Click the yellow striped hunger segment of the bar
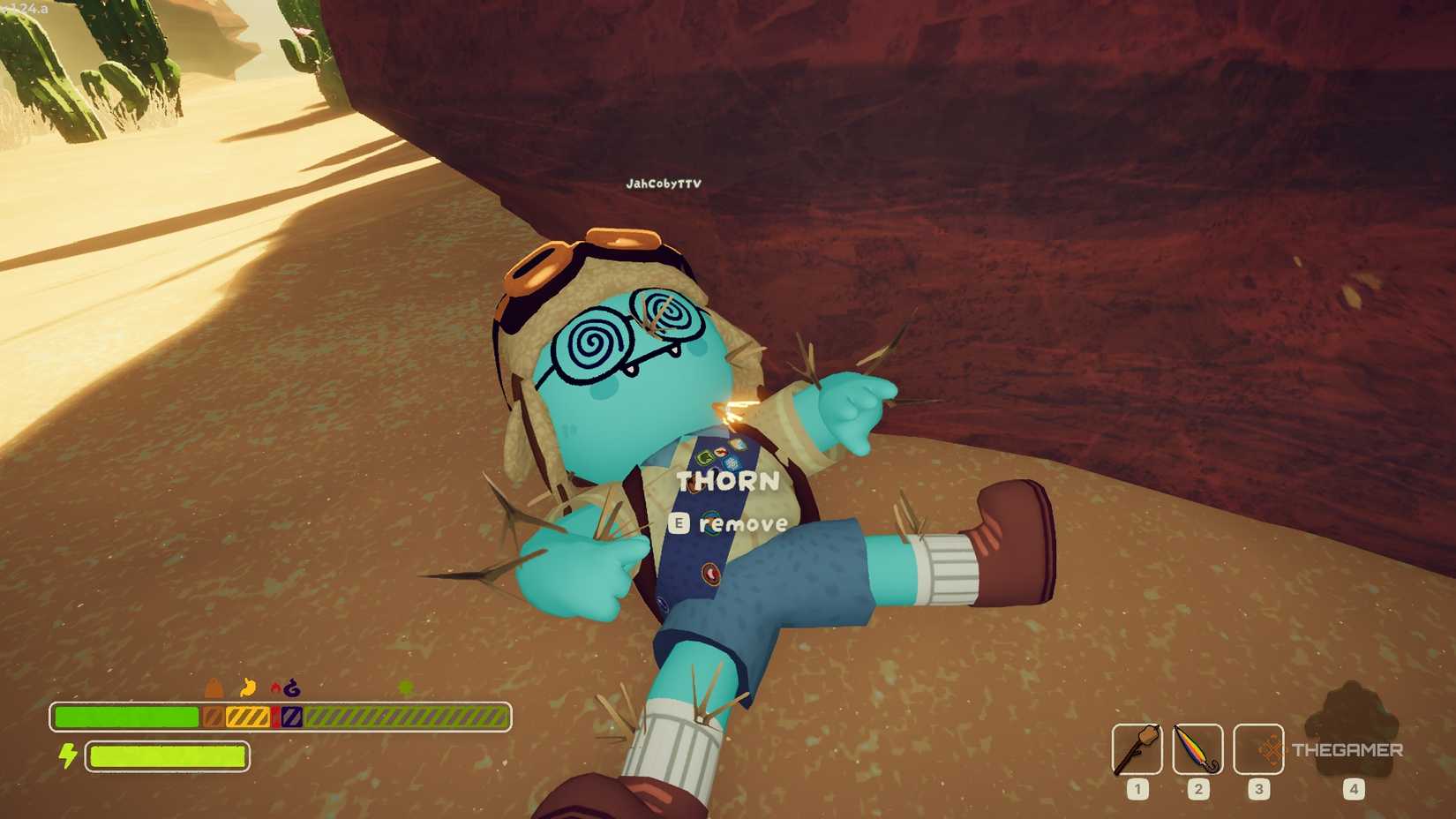Image resolution: width=1456 pixels, height=819 pixels. click(245, 715)
